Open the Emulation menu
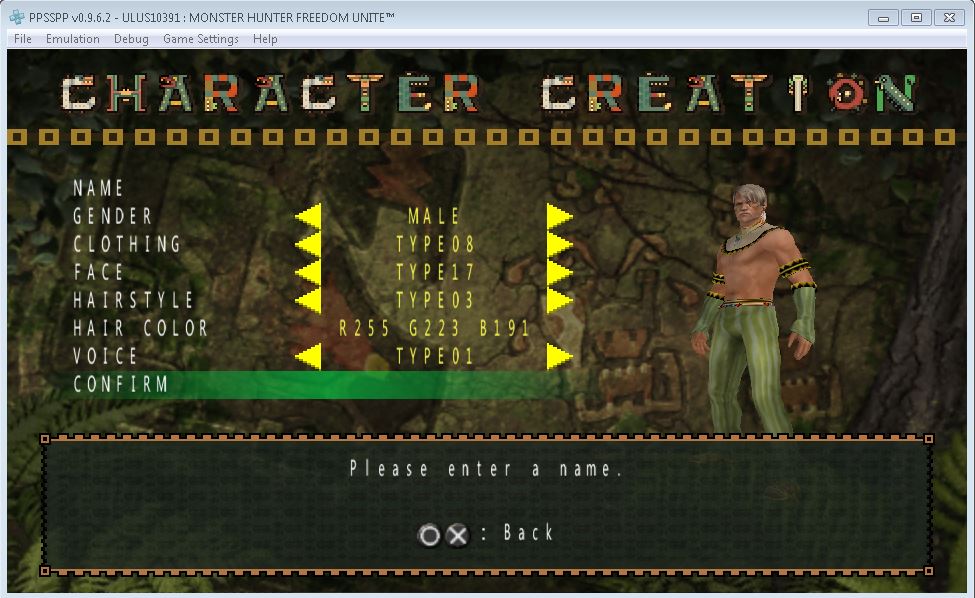 [73, 39]
